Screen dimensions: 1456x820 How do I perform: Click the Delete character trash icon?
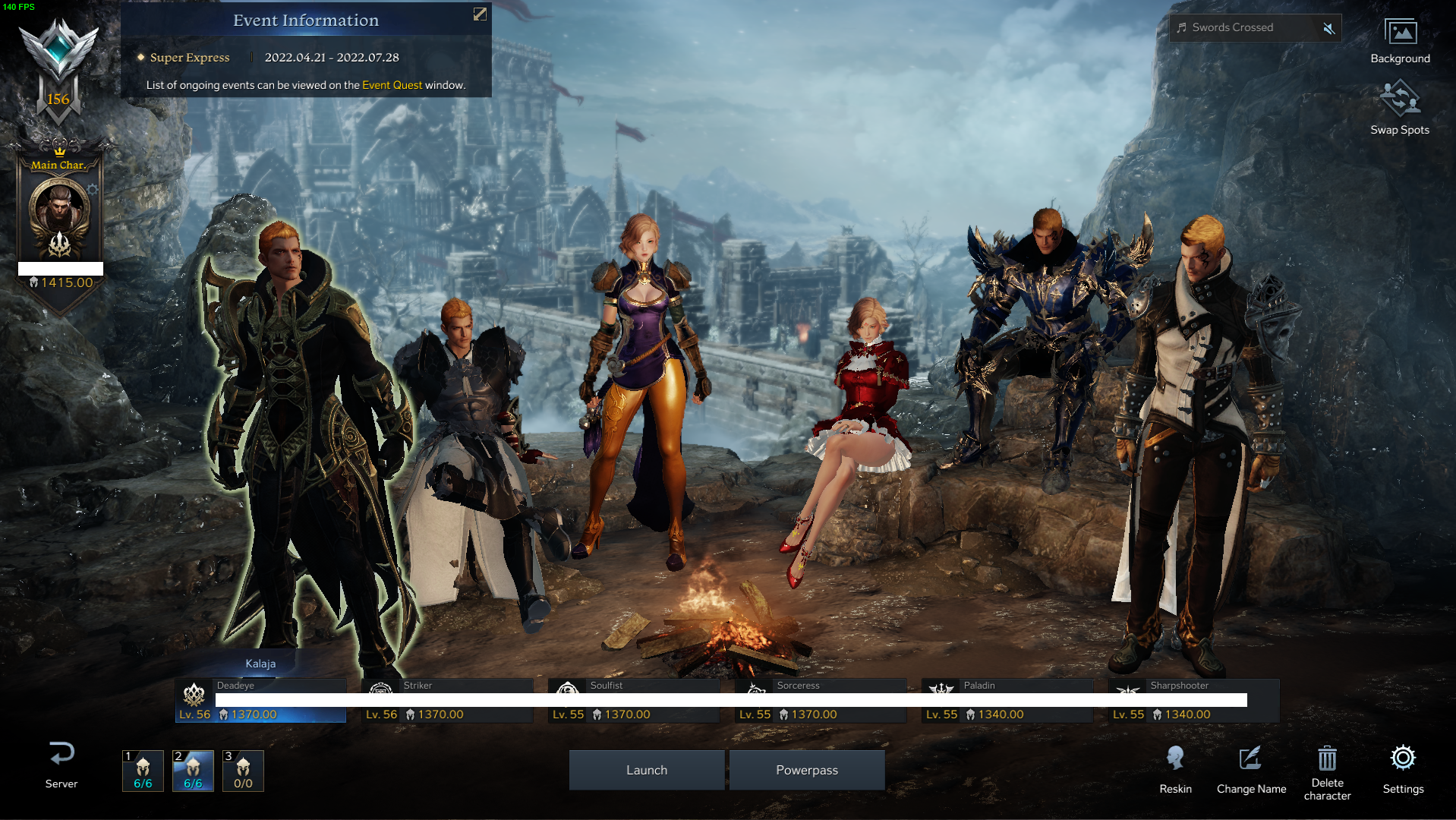click(1327, 758)
